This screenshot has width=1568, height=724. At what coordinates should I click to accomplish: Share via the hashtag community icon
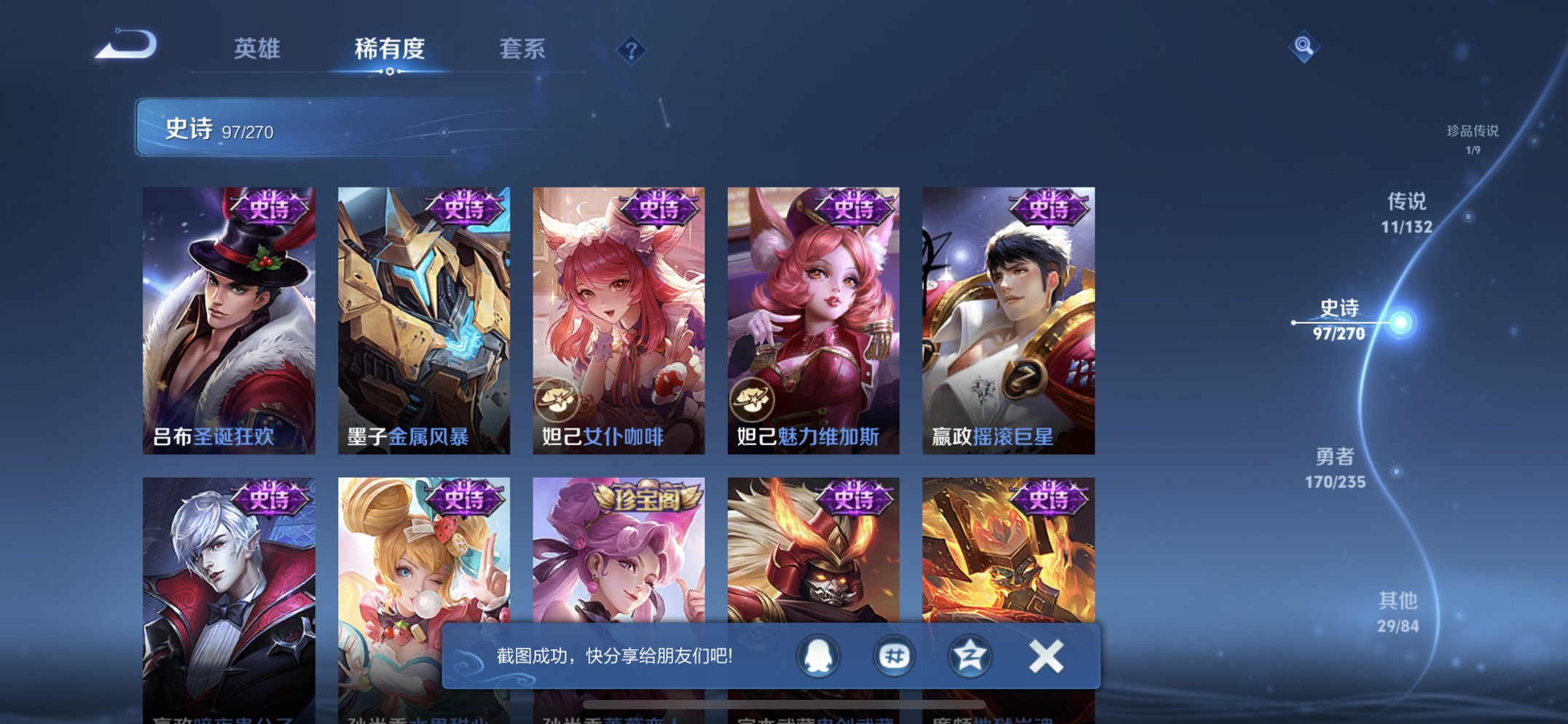pos(893,656)
